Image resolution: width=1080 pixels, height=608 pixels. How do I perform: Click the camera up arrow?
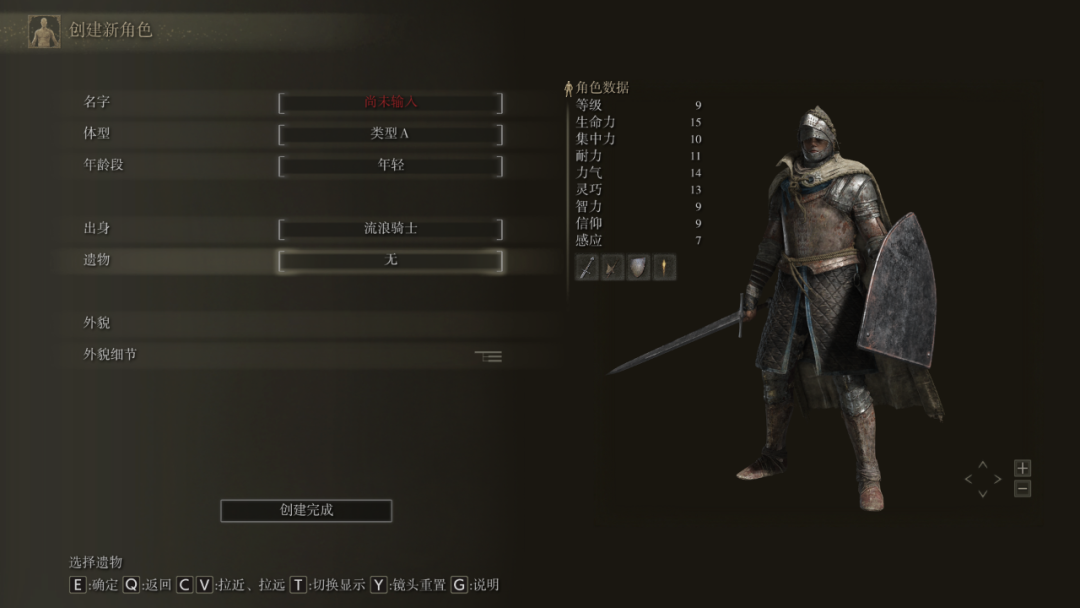click(982, 465)
